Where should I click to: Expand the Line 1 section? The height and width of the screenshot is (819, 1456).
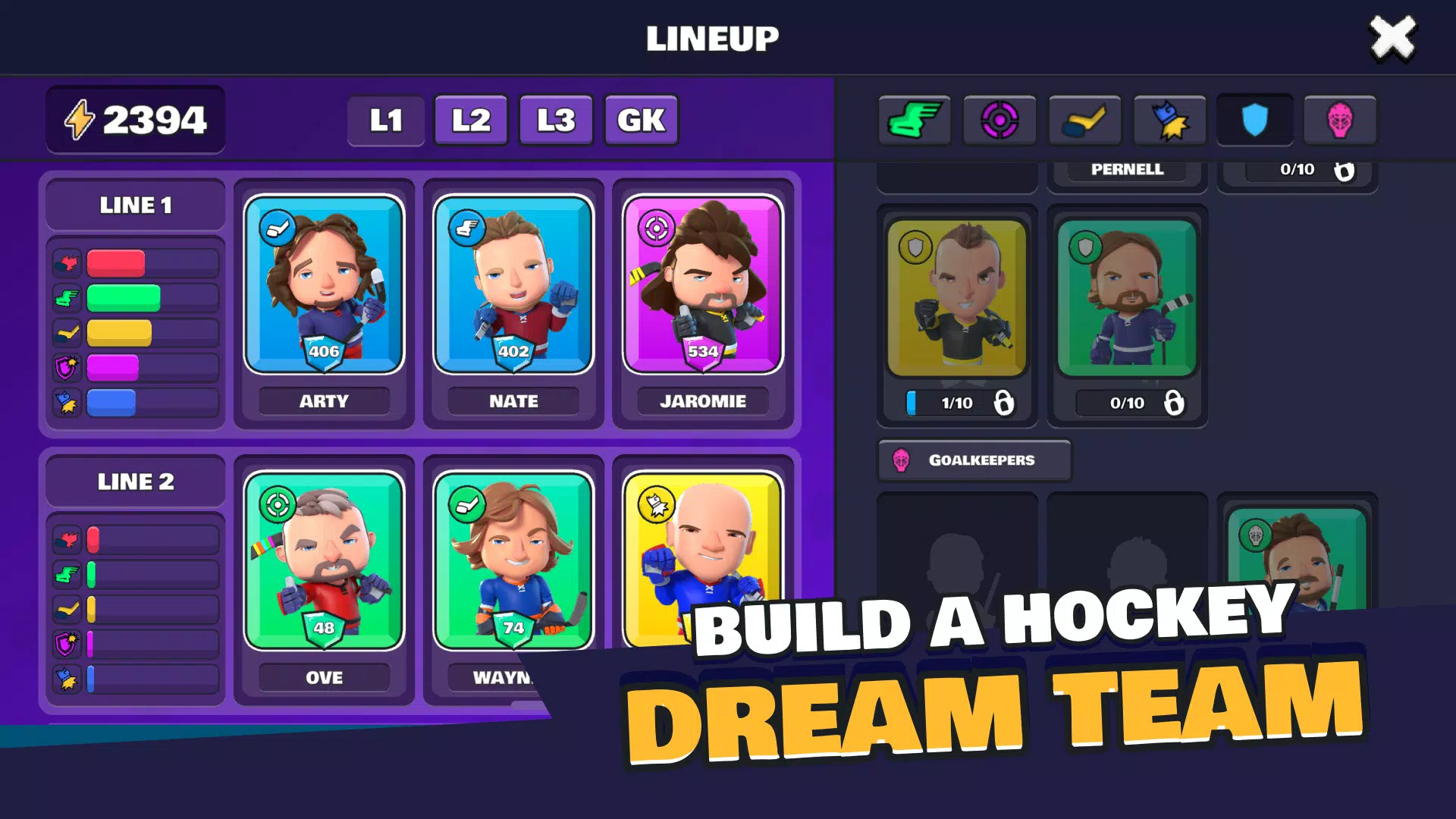coord(135,204)
